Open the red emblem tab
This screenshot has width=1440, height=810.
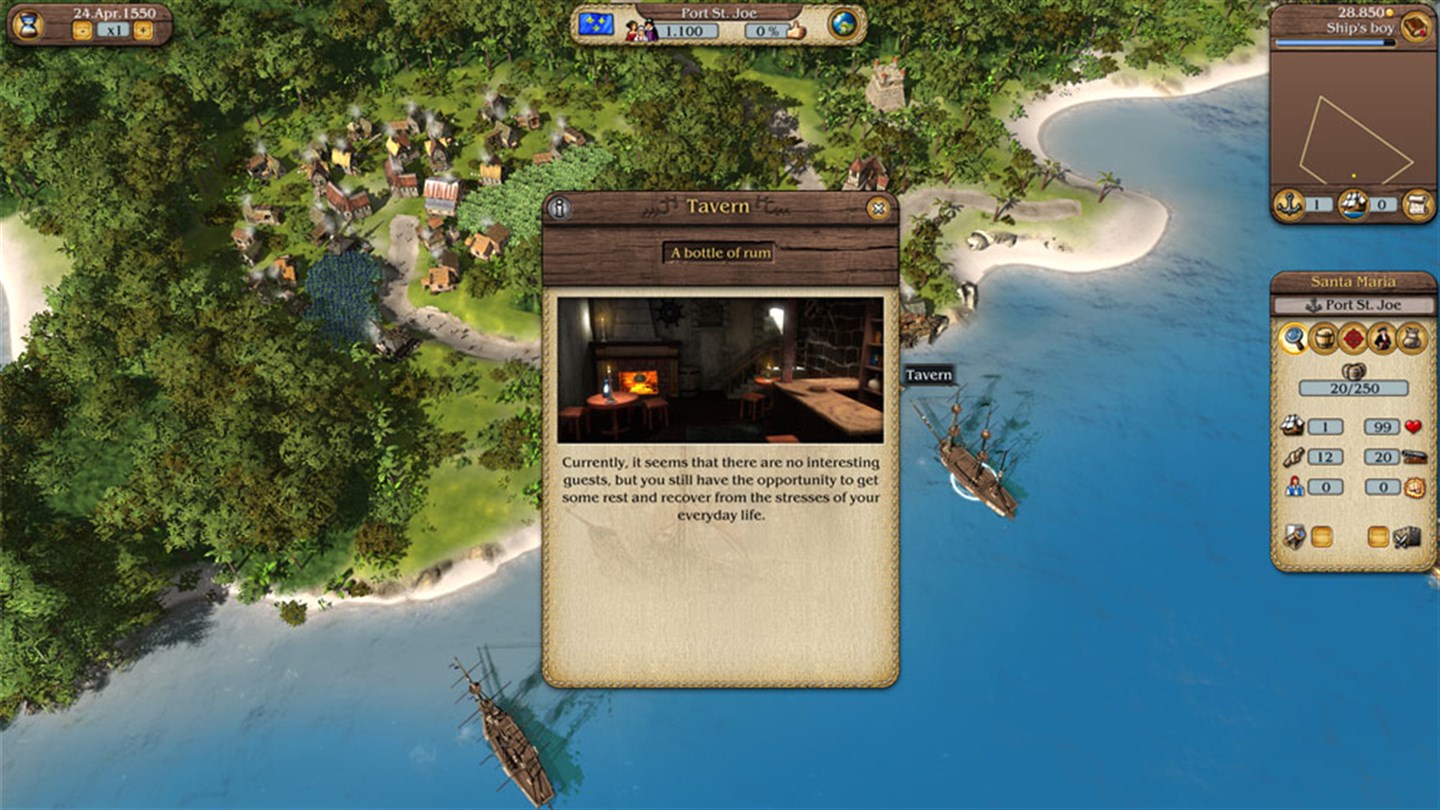click(1353, 339)
